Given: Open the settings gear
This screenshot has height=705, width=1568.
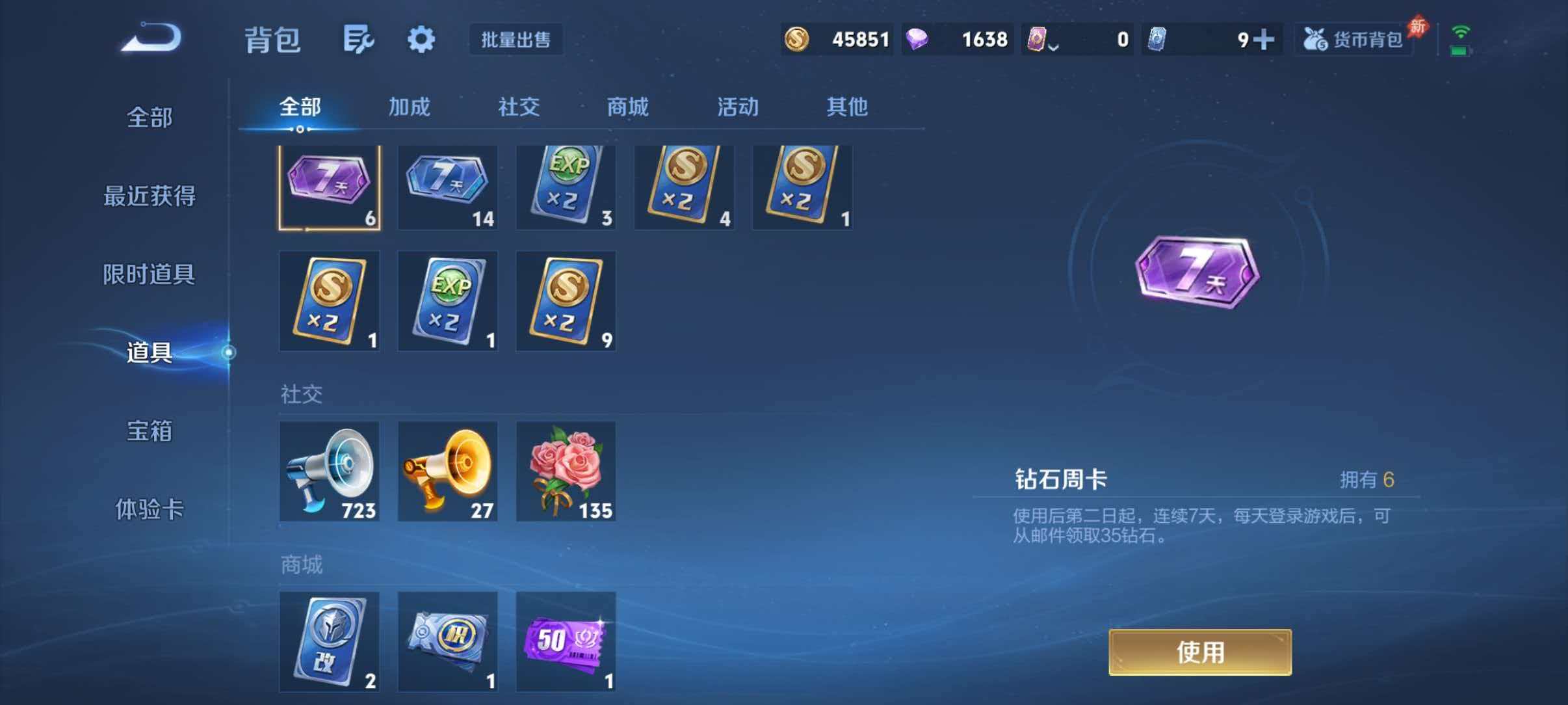Looking at the screenshot, I should tap(421, 39).
